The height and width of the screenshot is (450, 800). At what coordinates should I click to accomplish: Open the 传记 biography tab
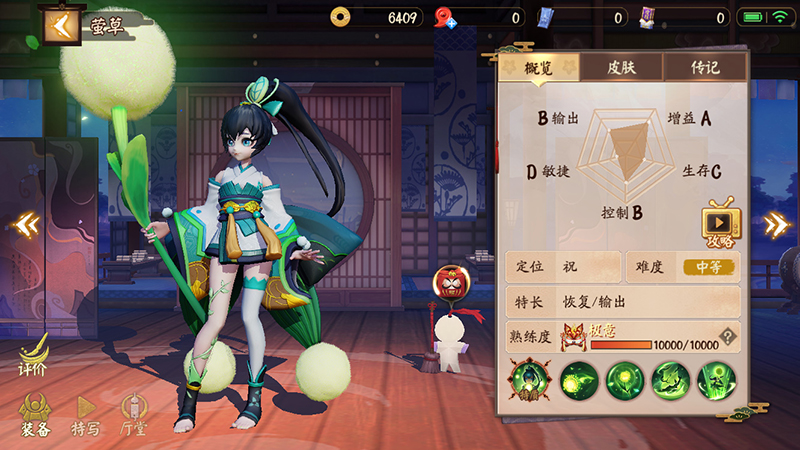(705, 67)
